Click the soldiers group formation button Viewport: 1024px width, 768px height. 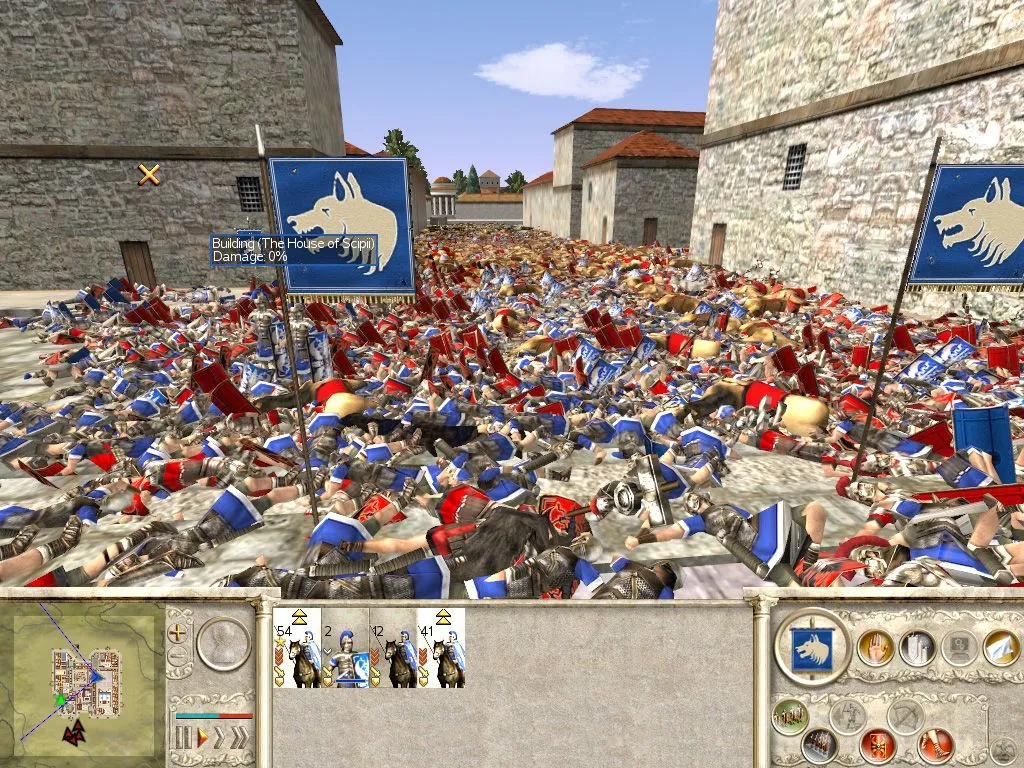click(819, 745)
